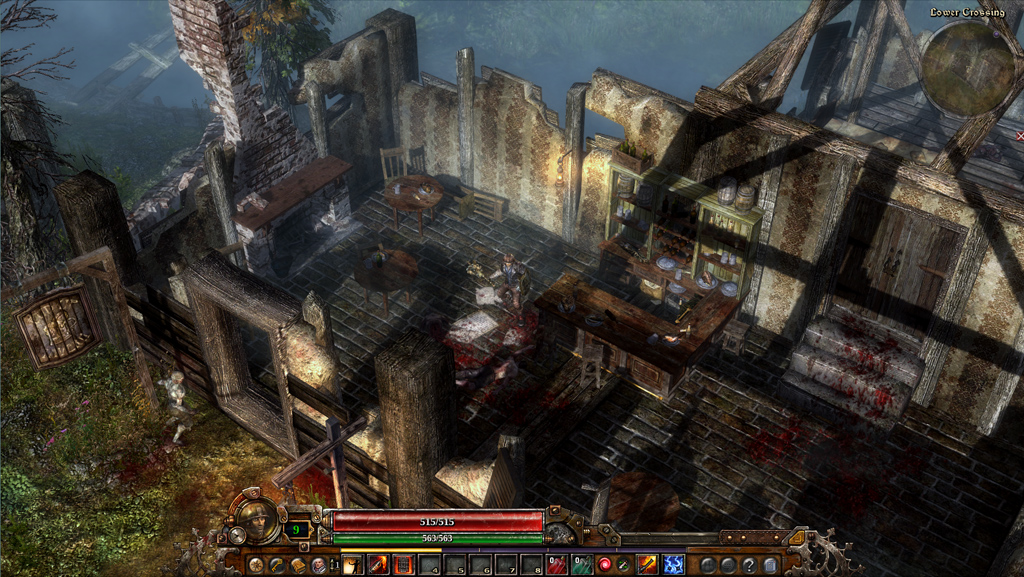This screenshot has width=1024, height=577.
Task: Use the flaming weapon skill in slot two
Action: click(x=379, y=565)
